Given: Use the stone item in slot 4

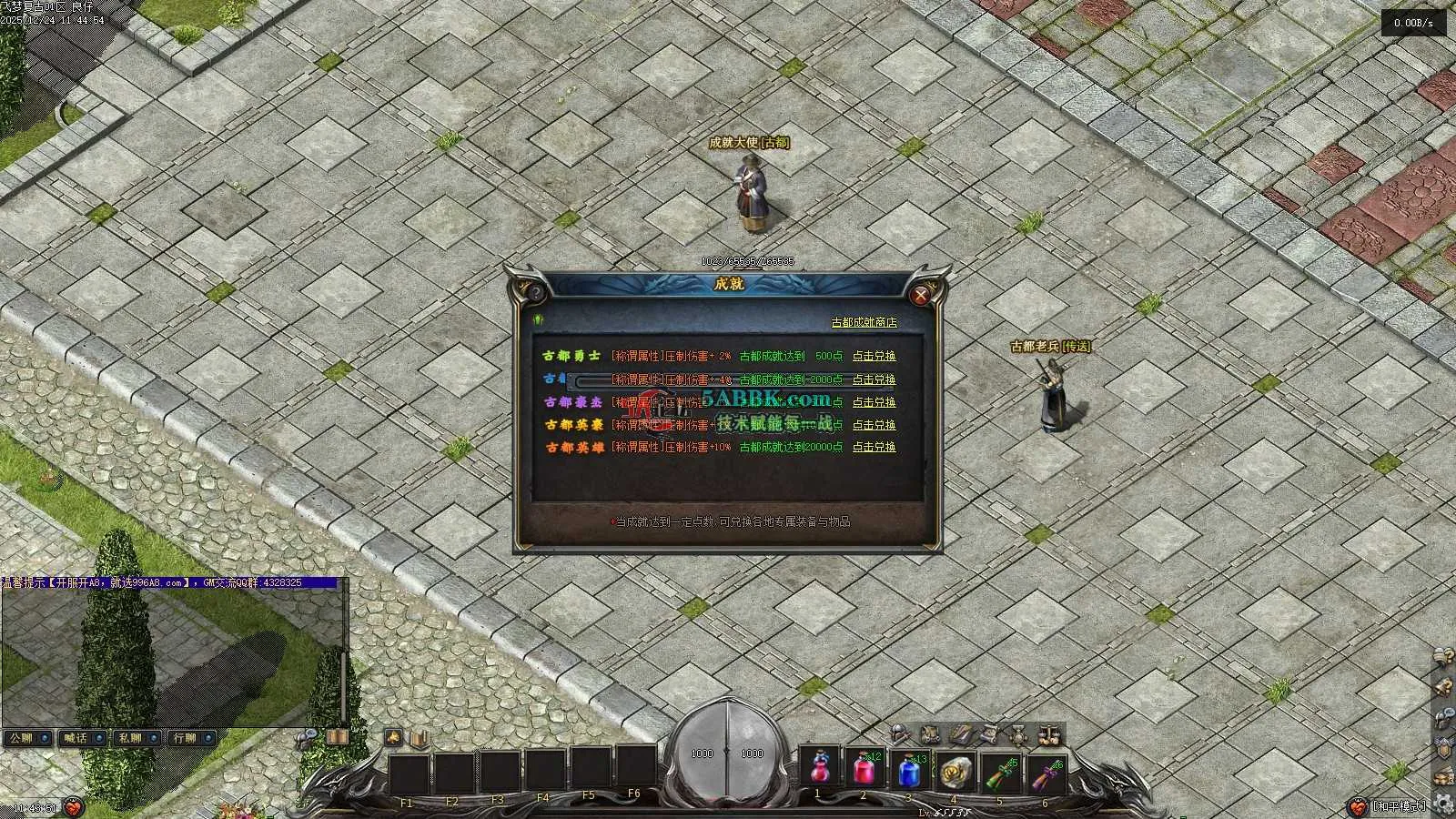Looking at the screenshot, I should pos(955,771).
